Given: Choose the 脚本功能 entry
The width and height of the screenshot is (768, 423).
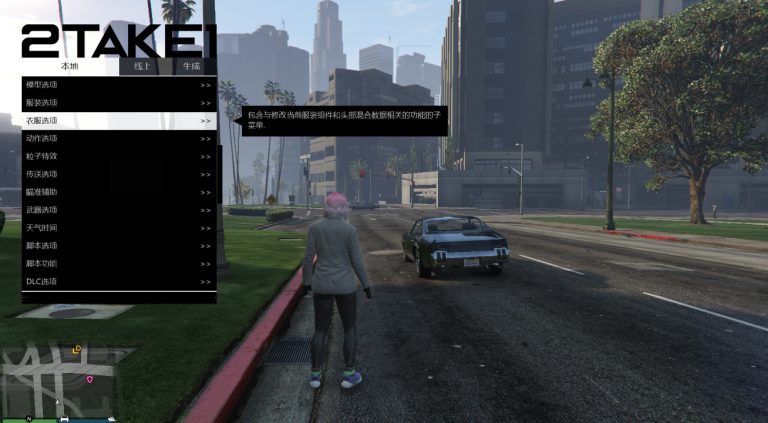Looking at the screenshot, I should 118,264.
